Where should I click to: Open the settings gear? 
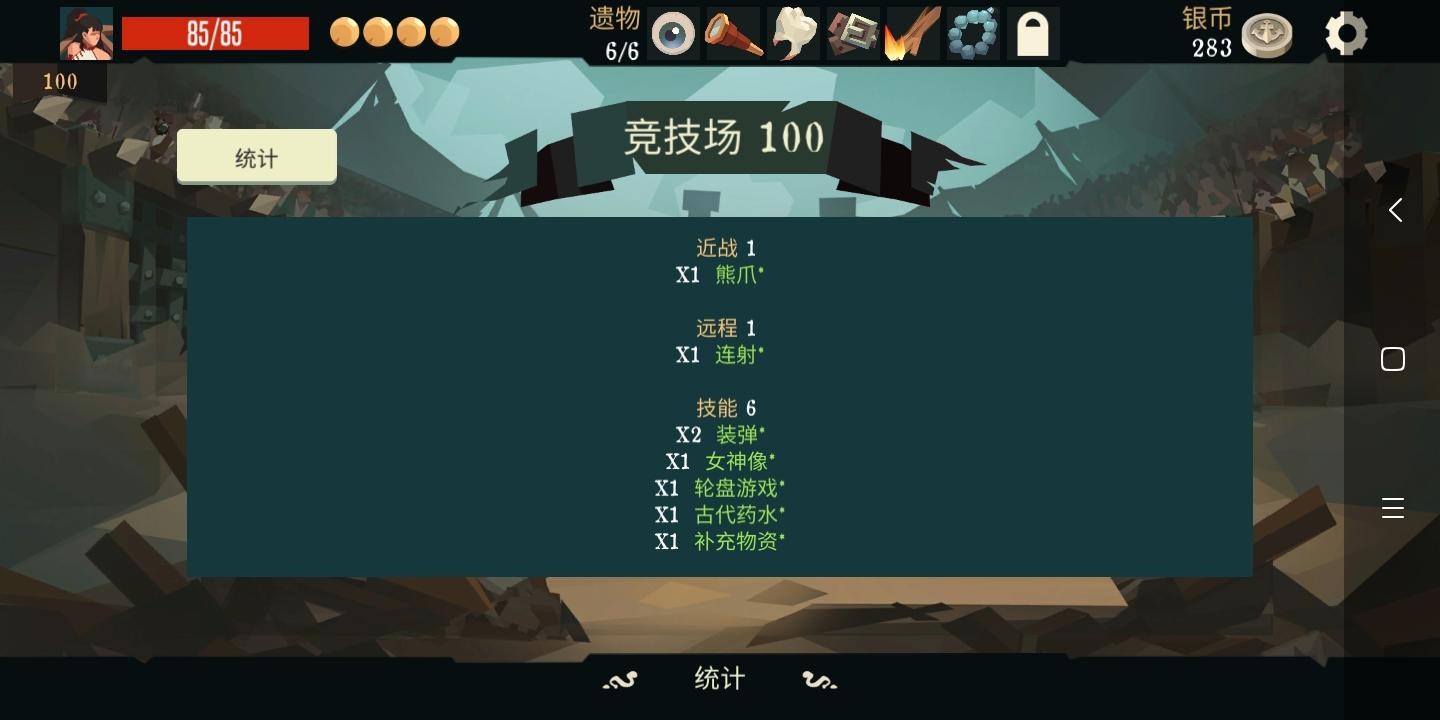click(1345, 33)
